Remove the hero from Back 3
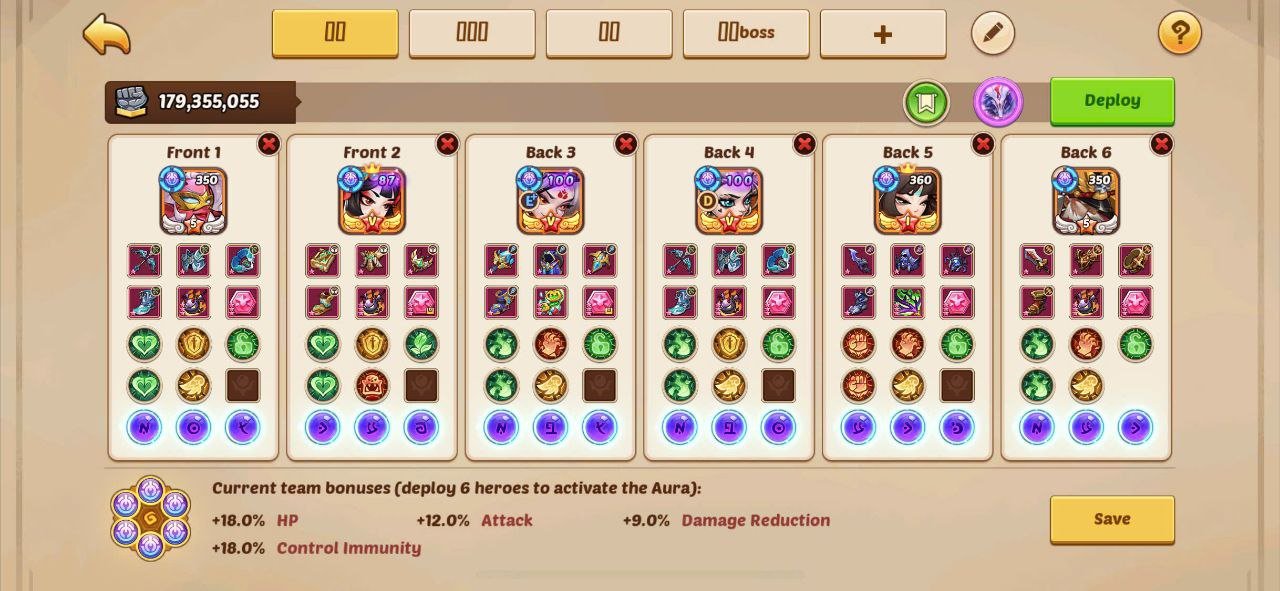1280x591 pixels. pyautogui.click(x=626, y=144)
